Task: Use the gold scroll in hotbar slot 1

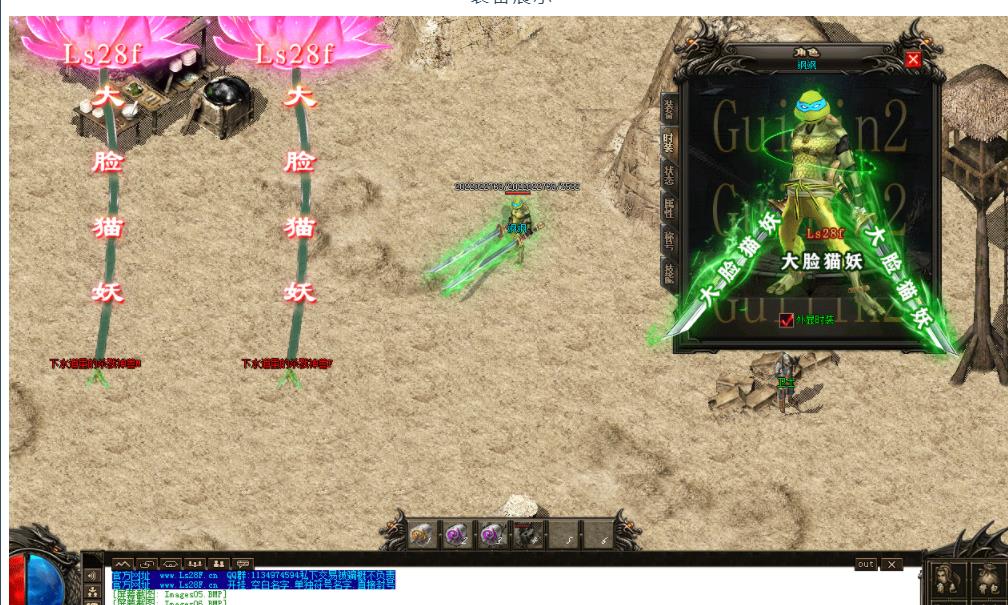Action: point(422,535)
